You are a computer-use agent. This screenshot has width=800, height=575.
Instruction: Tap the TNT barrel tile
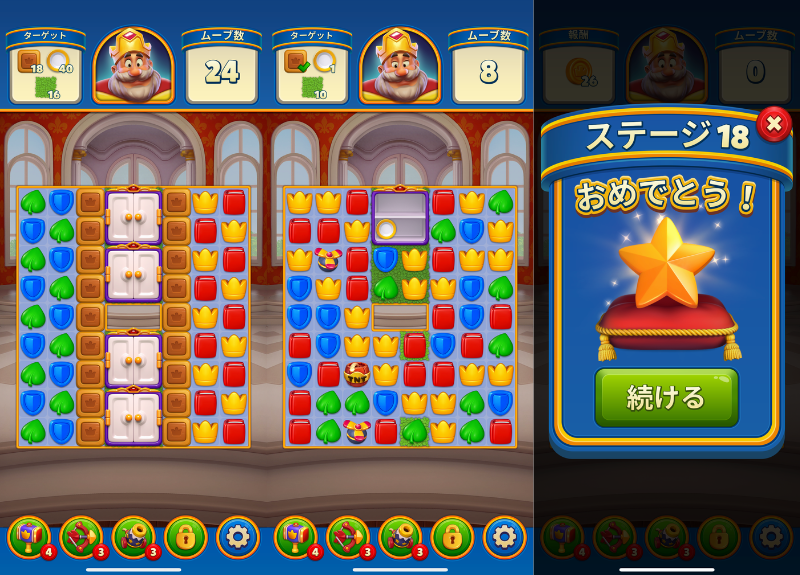(357, 375)
